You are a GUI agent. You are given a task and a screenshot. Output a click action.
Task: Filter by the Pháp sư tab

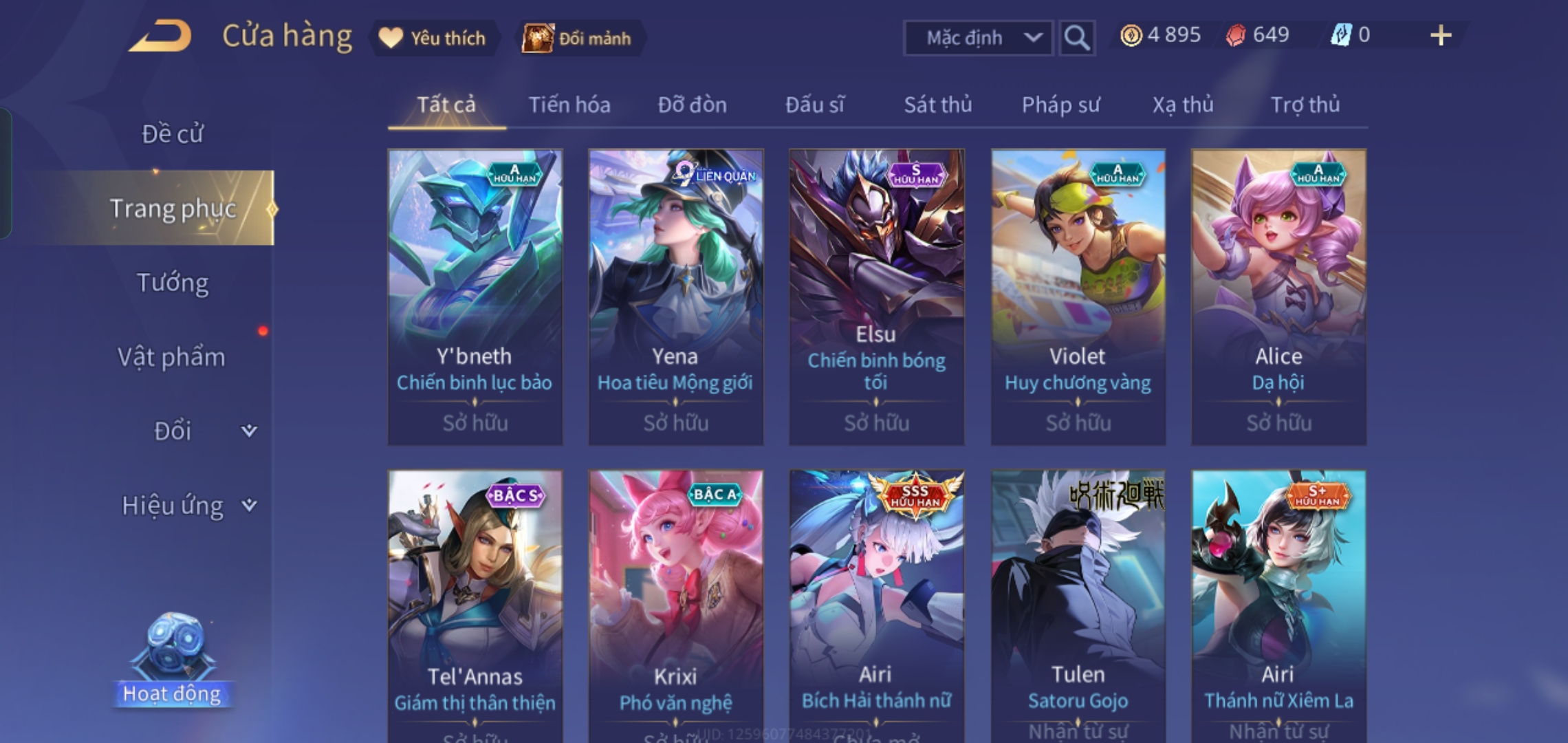[x=1060, y=105]
